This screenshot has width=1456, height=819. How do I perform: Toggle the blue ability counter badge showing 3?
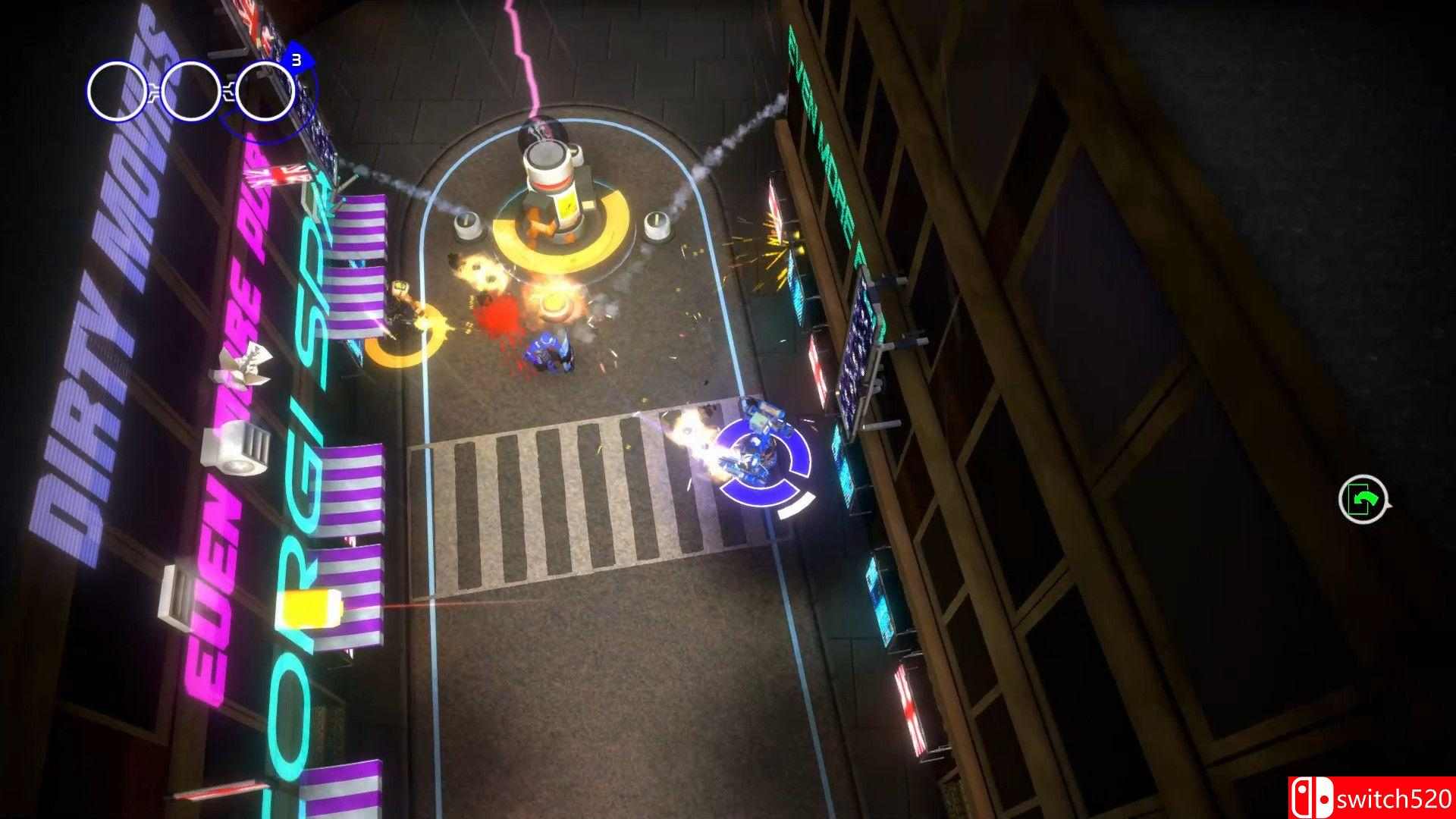297,60
